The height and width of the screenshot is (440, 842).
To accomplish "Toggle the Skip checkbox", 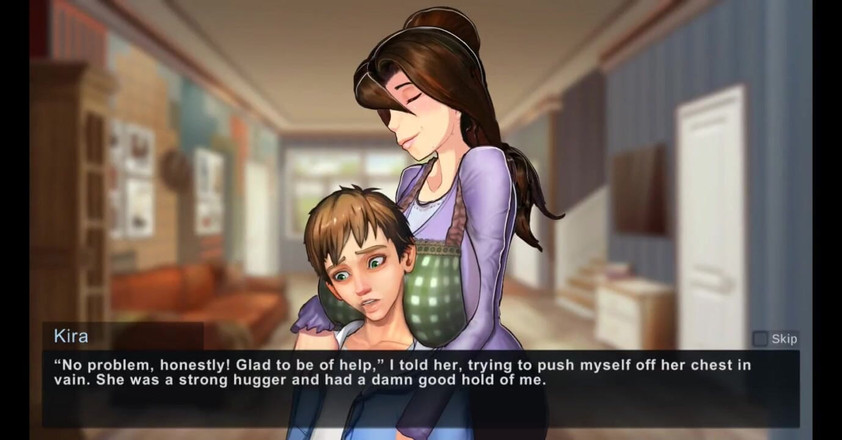I will [x=761, y=339].
